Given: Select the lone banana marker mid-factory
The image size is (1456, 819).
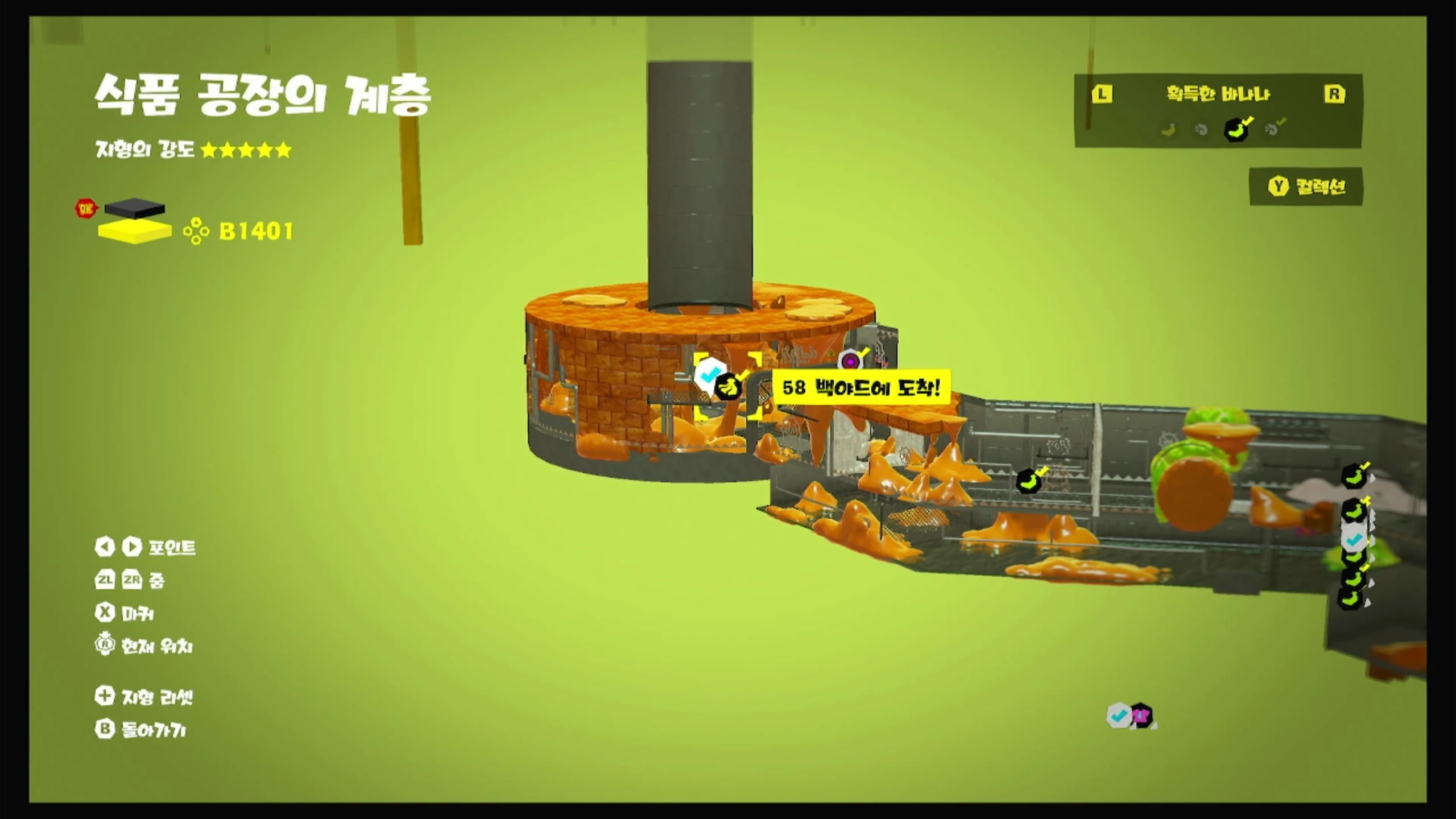Looking at the screenshot, I should tap(1028, 481).
